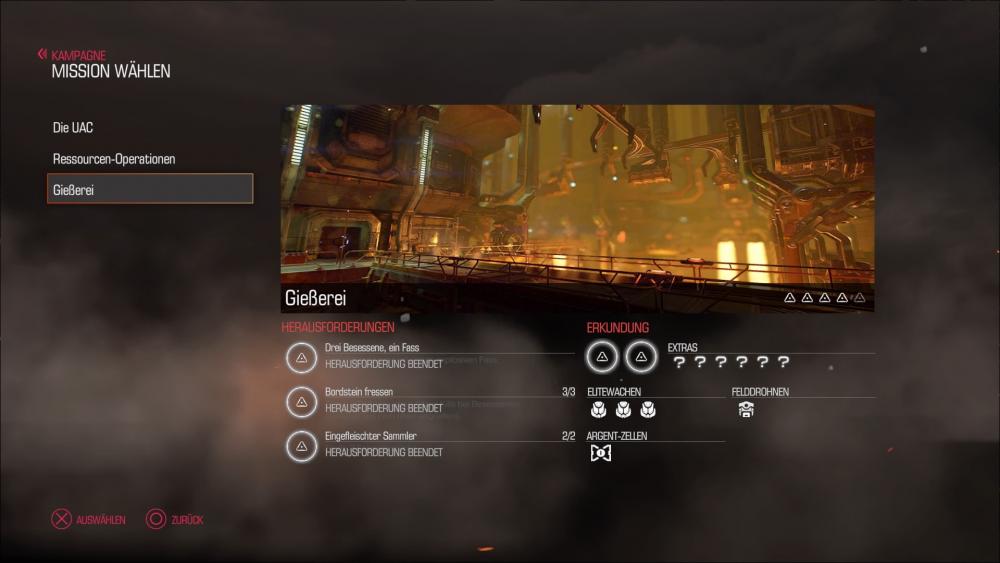
Task: Click the Felddrohnen drone icon
Action: [x=746, y=409]
